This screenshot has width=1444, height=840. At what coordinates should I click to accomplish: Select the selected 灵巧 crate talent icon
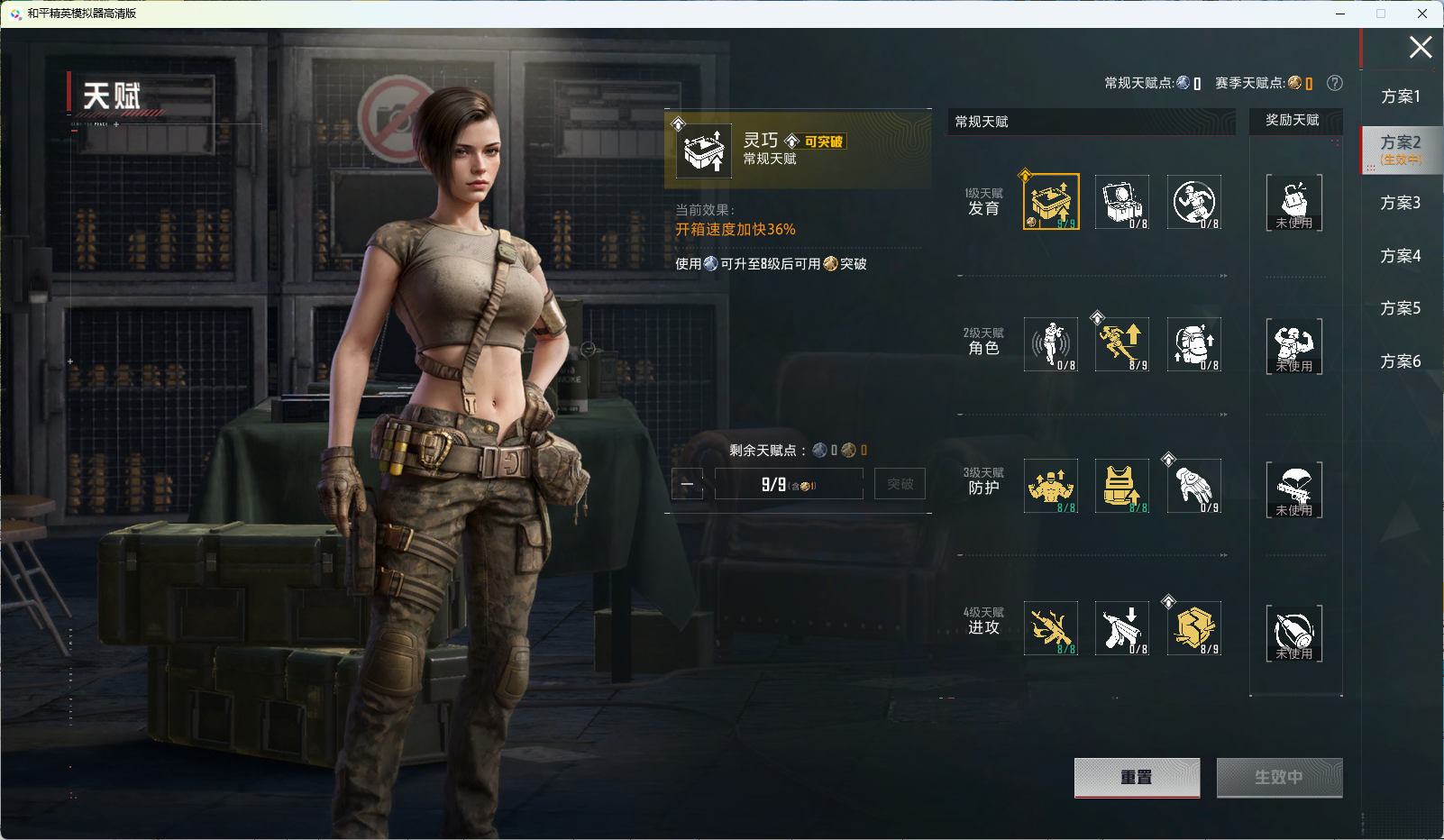[1051, 202]
